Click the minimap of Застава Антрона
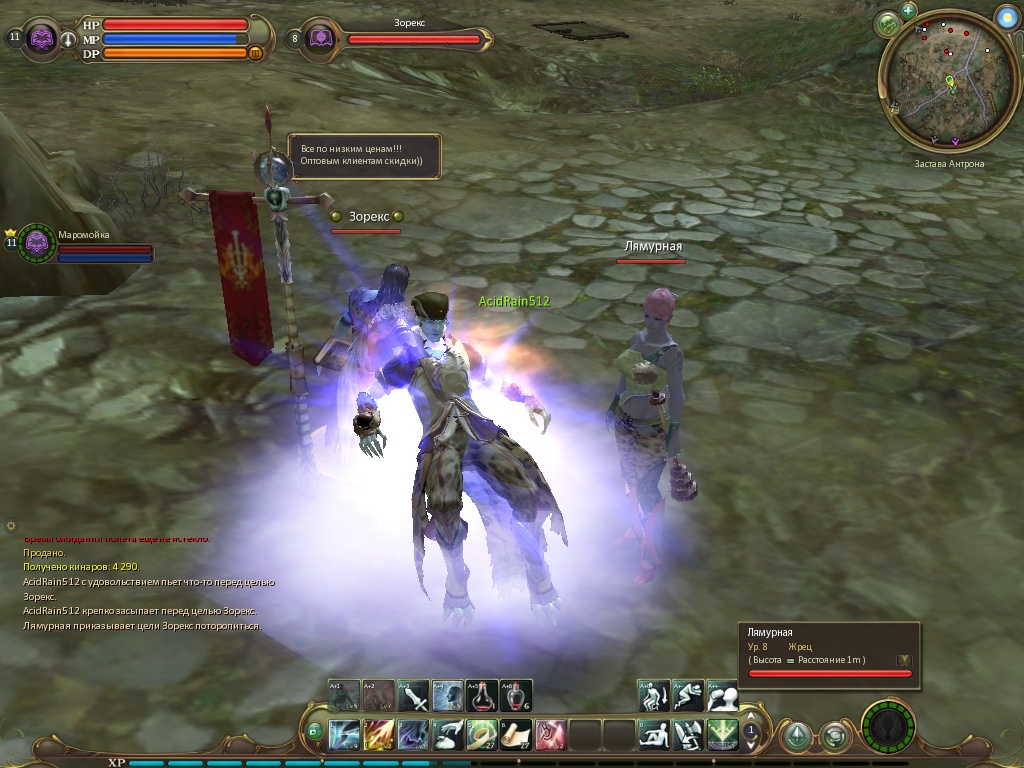1024x768 pixels. coord(935,97)
